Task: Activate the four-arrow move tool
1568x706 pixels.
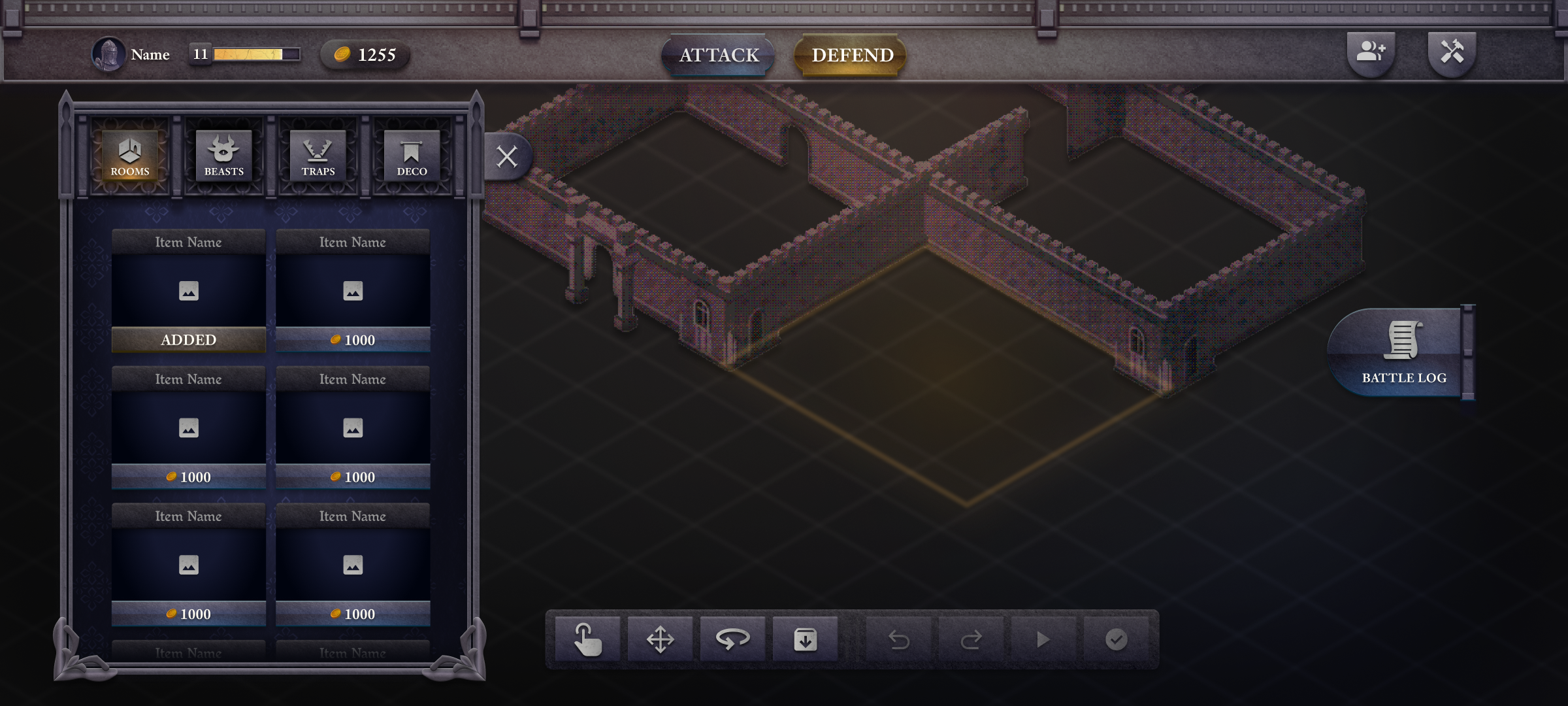Action: (x=660, y=639)
